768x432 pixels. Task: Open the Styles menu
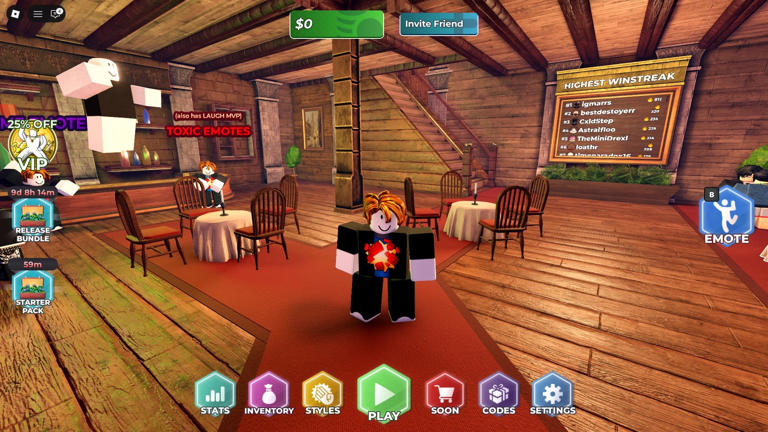322,393
